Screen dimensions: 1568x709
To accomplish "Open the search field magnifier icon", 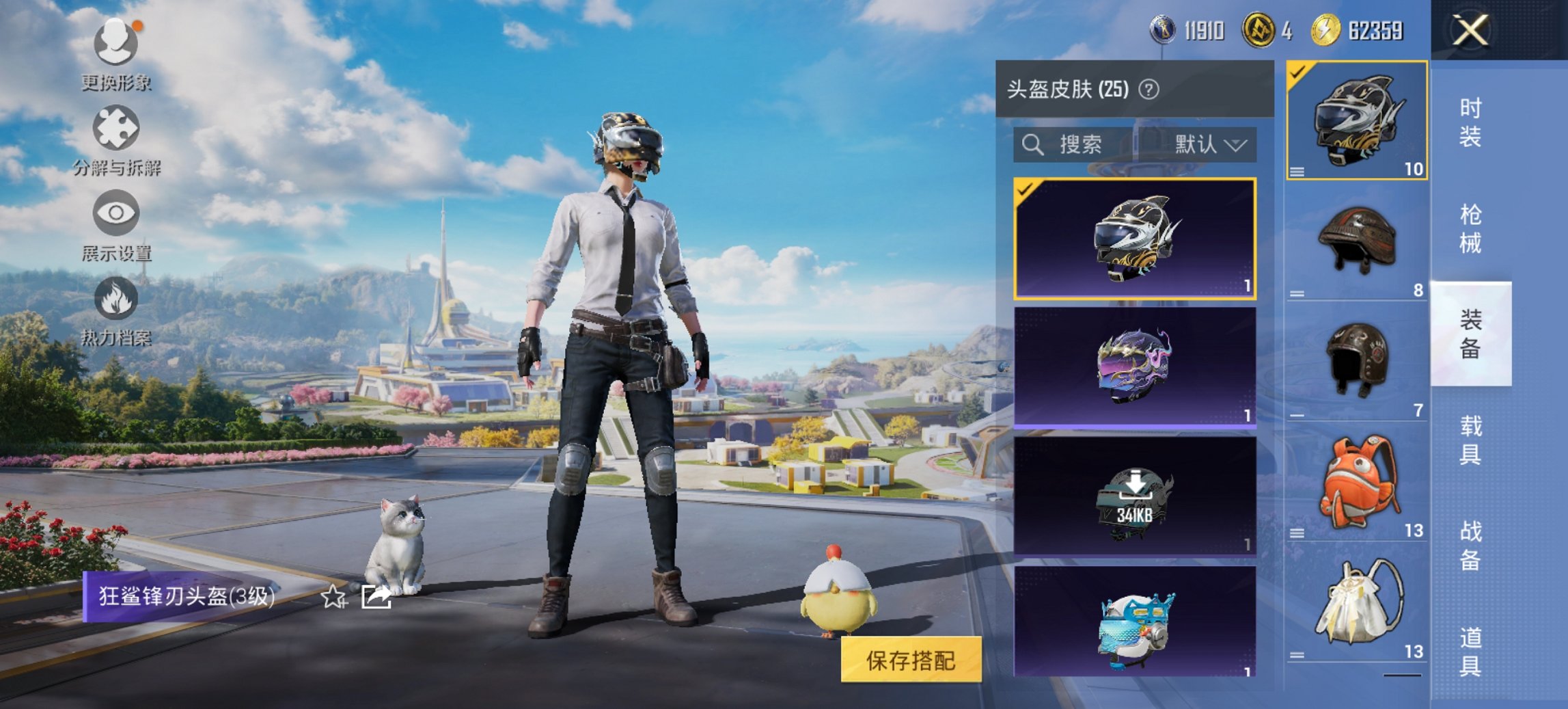I will click(1032, 146).
